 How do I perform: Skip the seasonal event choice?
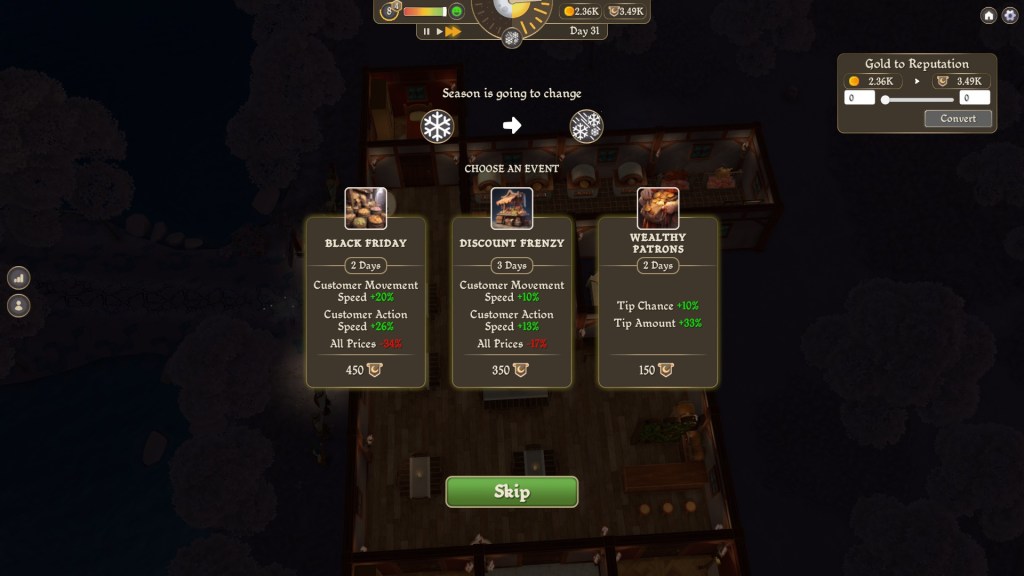[x=511, y=492]
